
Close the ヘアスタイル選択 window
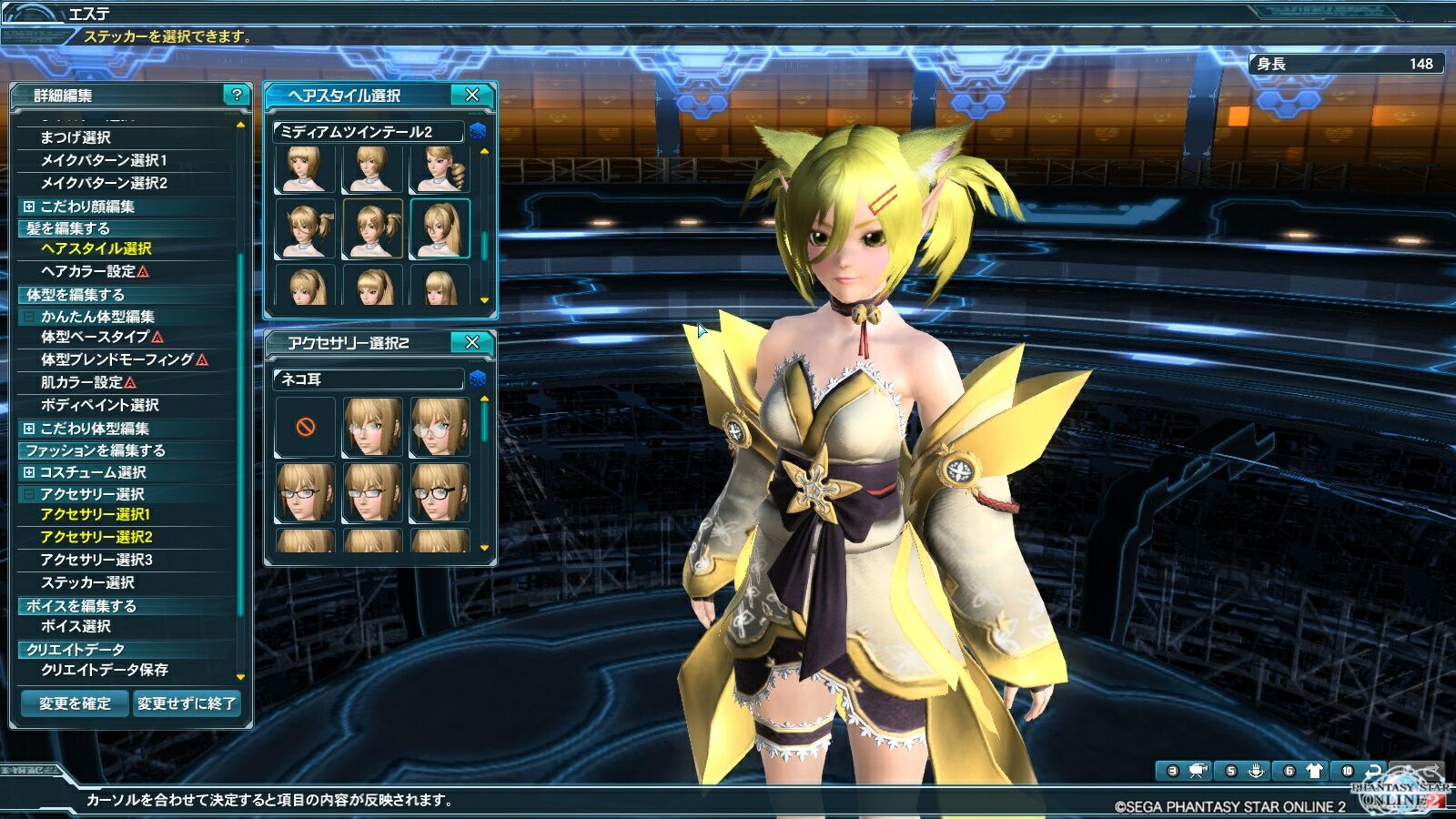pyautogui.click(x=471, y=95)
